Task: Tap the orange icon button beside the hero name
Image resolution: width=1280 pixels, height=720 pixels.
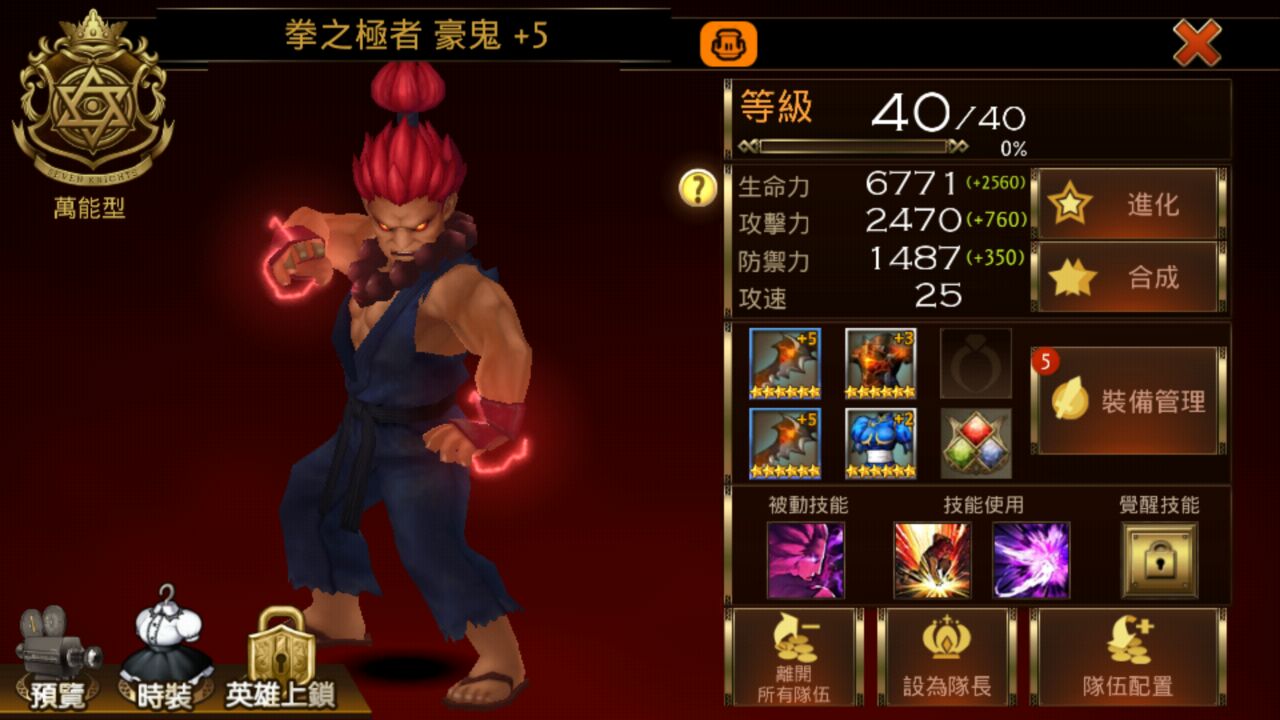Action: [x=728, y=44]
